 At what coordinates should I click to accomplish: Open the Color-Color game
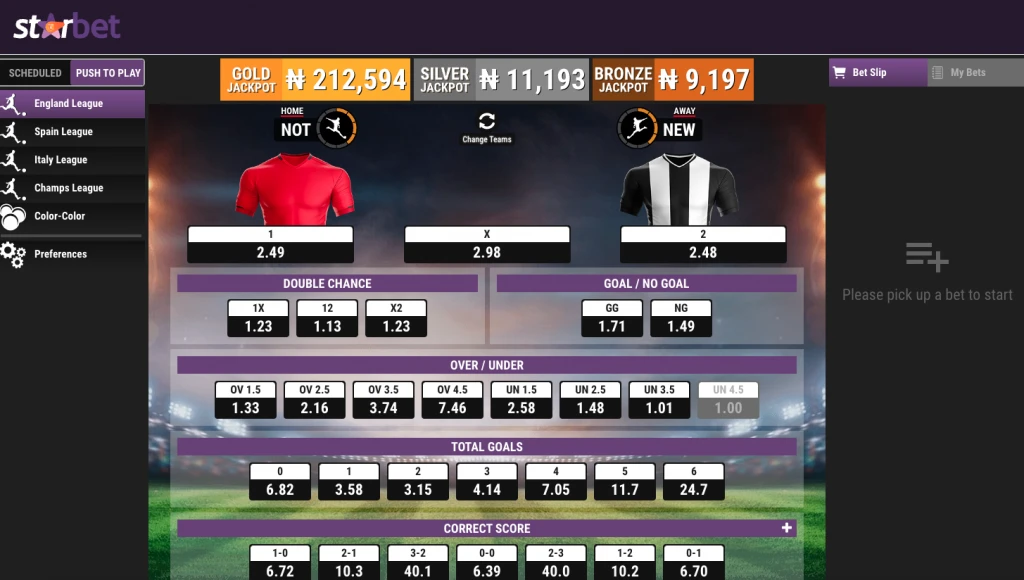tap(59, 216)
